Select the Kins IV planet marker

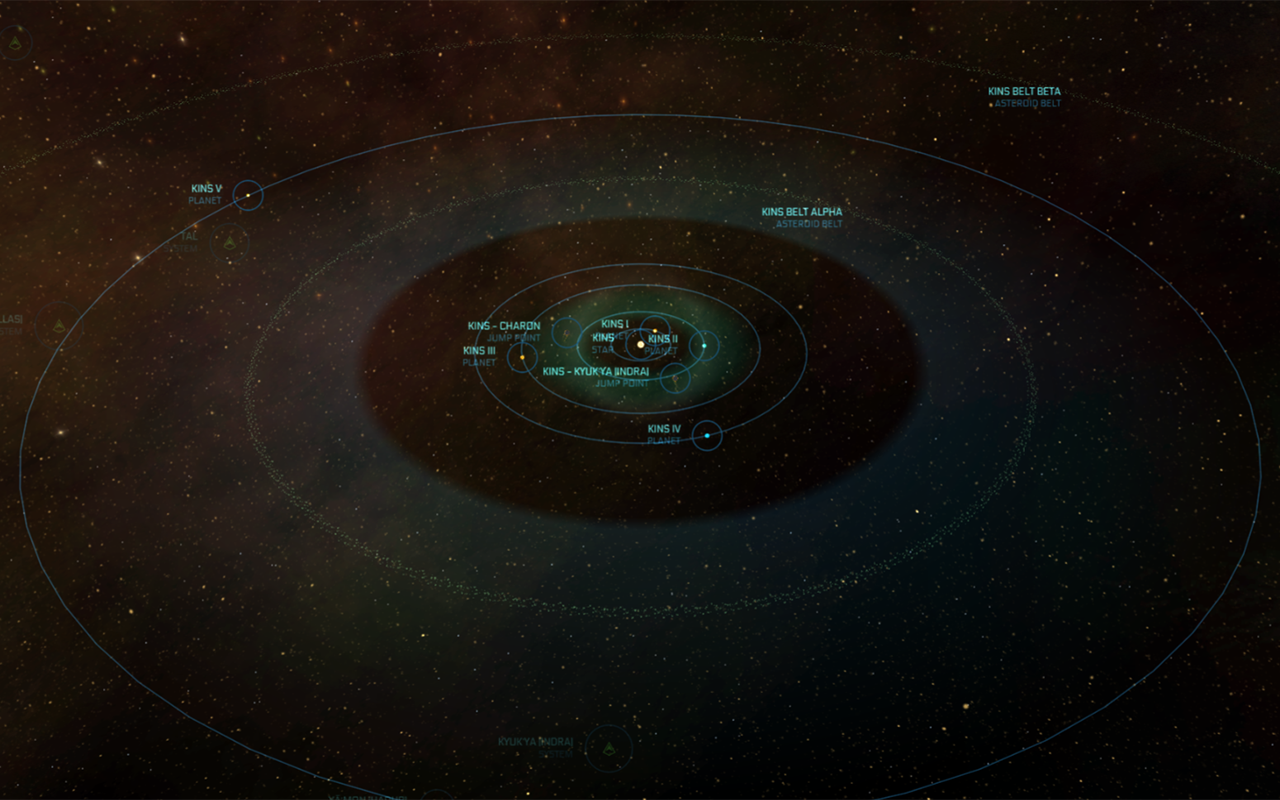[x=707, y=436]
